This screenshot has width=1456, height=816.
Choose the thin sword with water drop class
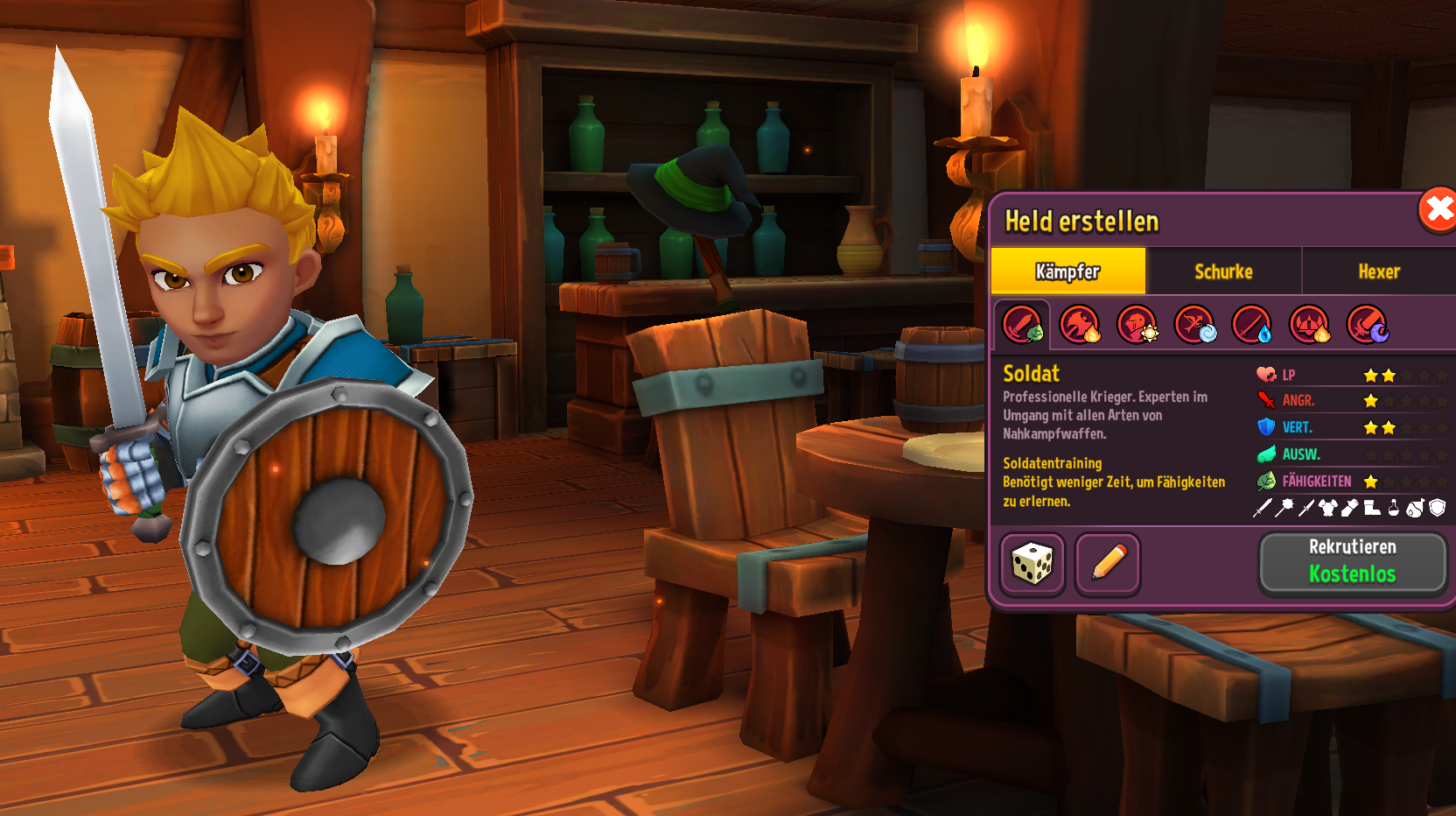point(1252,325)
